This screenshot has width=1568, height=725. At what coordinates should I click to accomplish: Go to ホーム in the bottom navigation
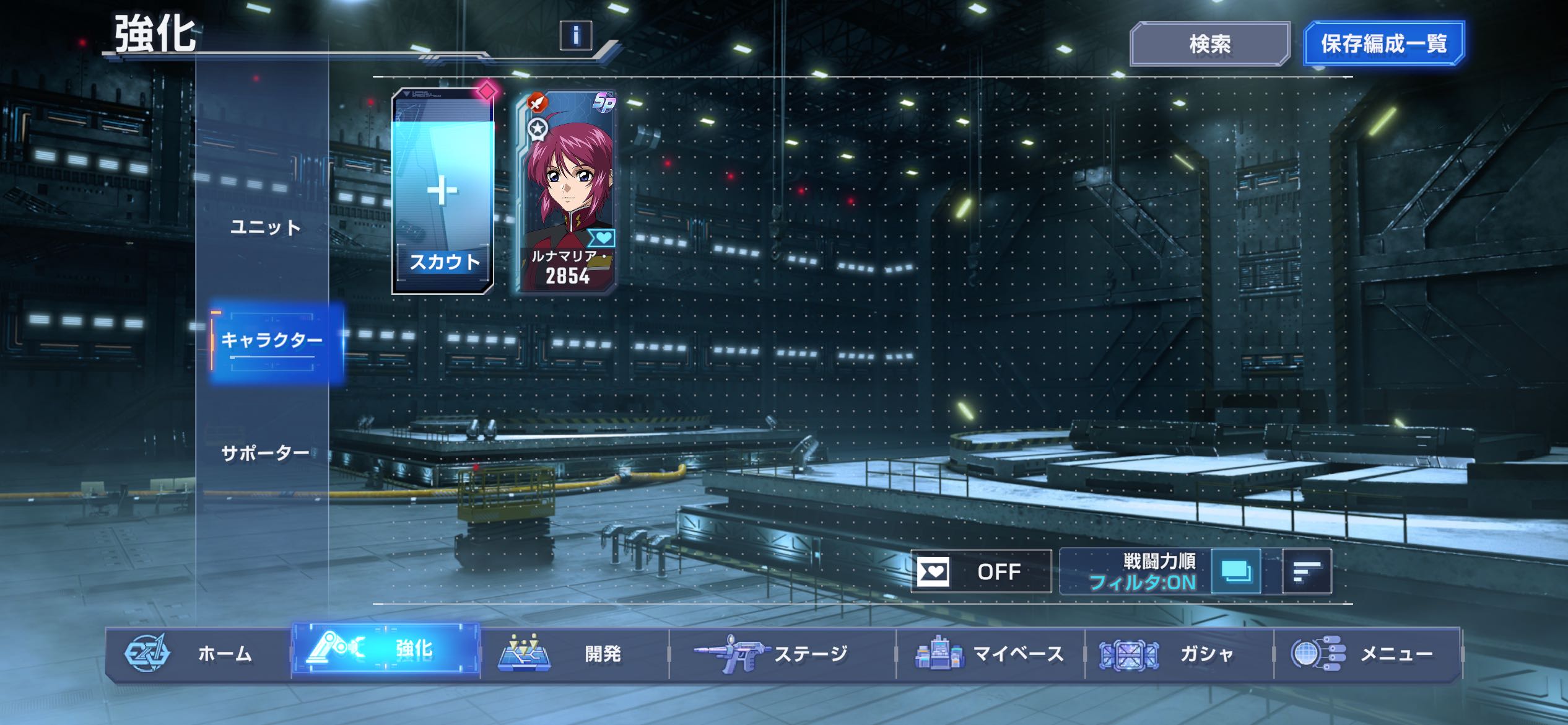198,654
